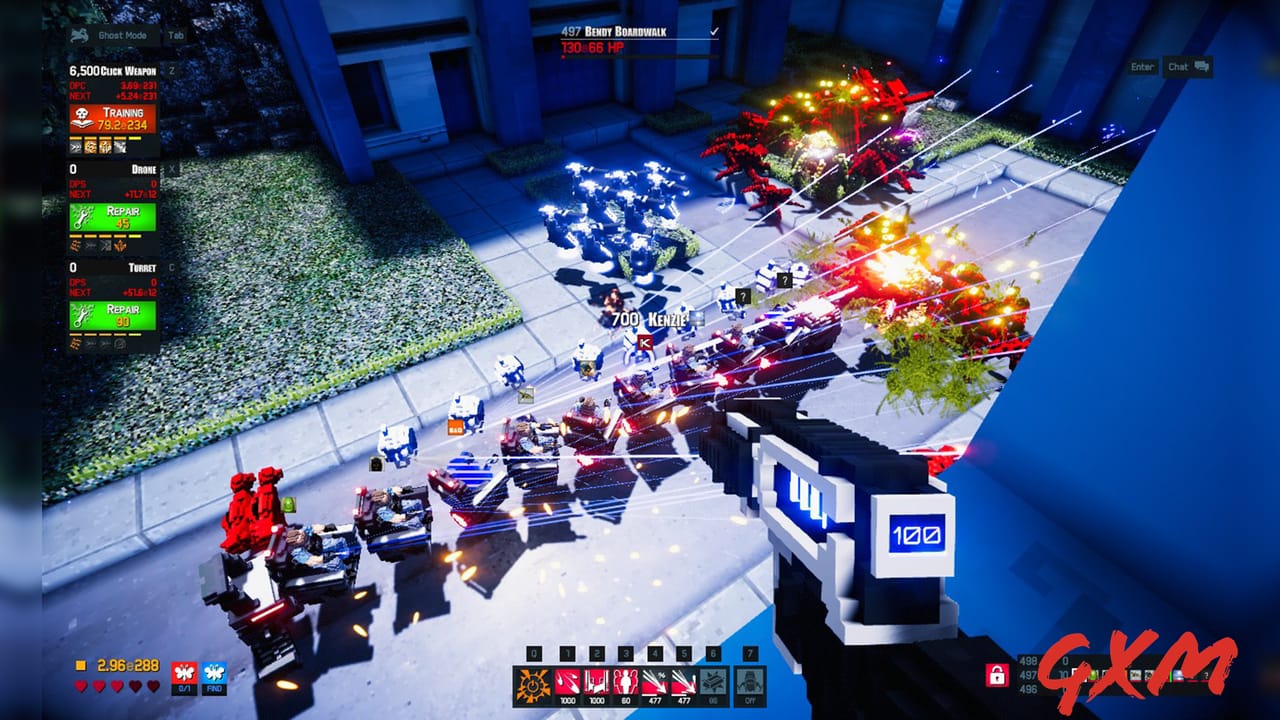Click the red butterfly 0/1 counter icon

[182, 672]
